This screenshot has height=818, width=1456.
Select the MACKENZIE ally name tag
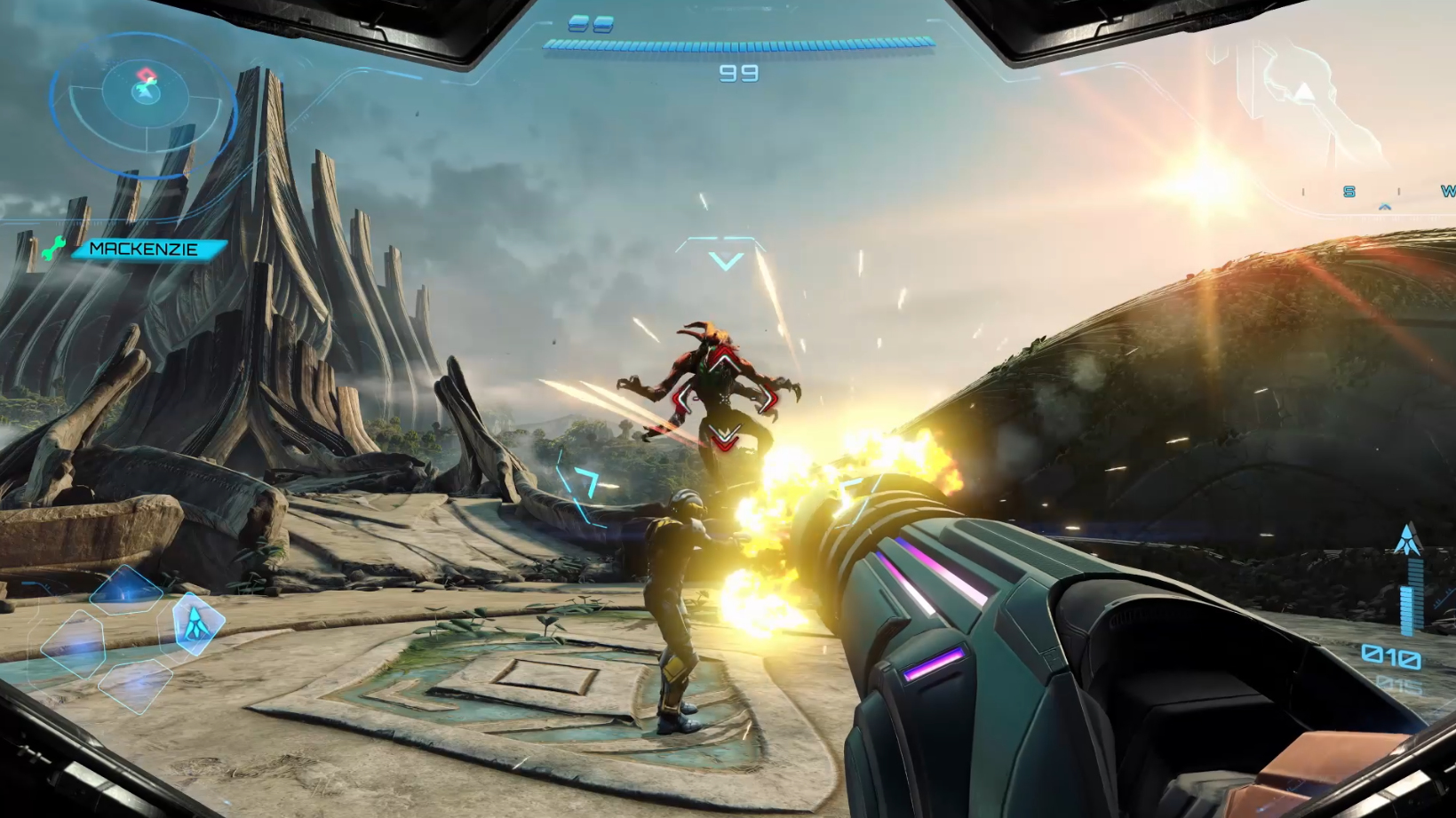[x=146, y=250]
